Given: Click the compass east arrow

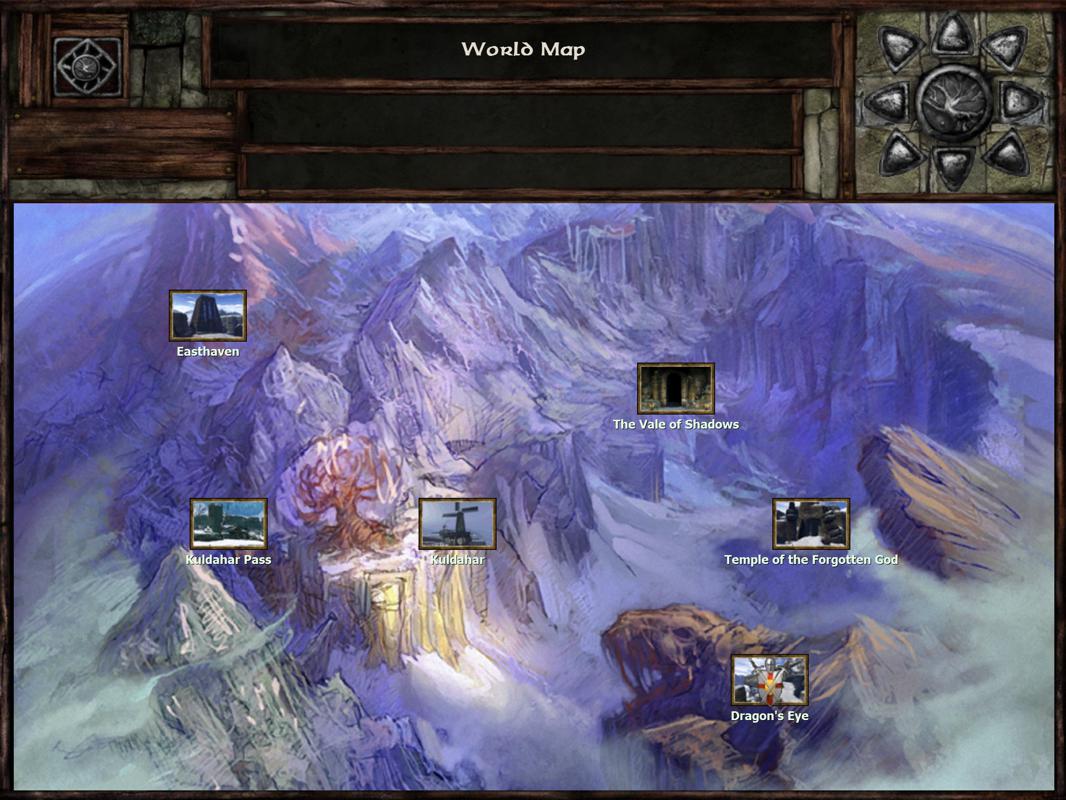Looking at the screenshot, I should click(x=1021, y=101).
